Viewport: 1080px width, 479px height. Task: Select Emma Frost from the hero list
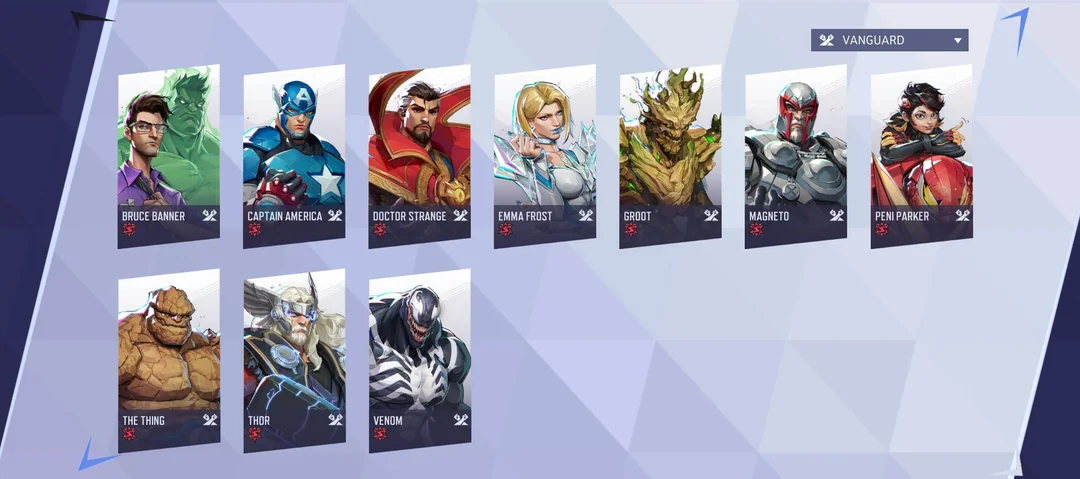(x=545, y=155)
